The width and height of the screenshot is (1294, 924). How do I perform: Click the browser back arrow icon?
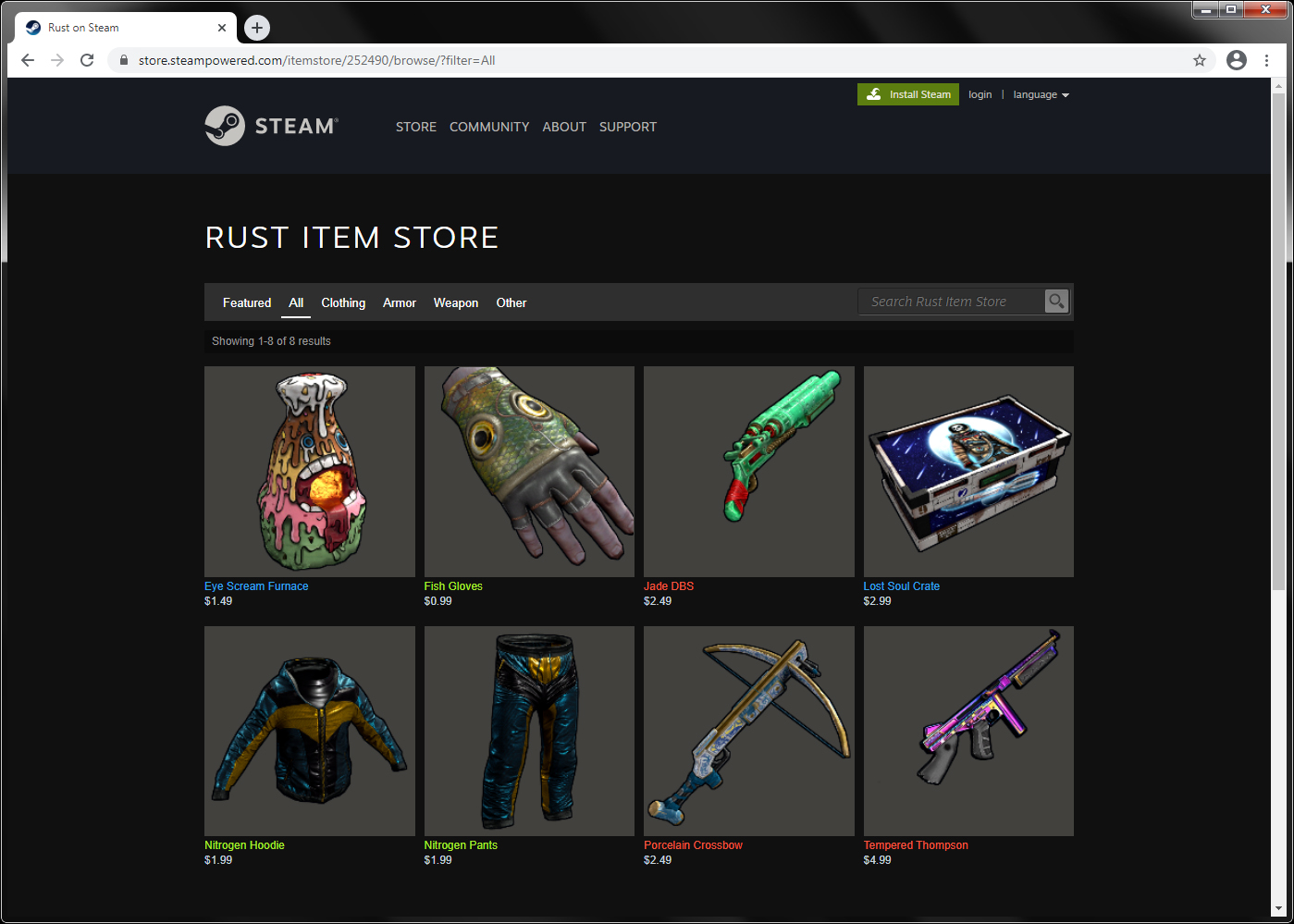[27, 59]
